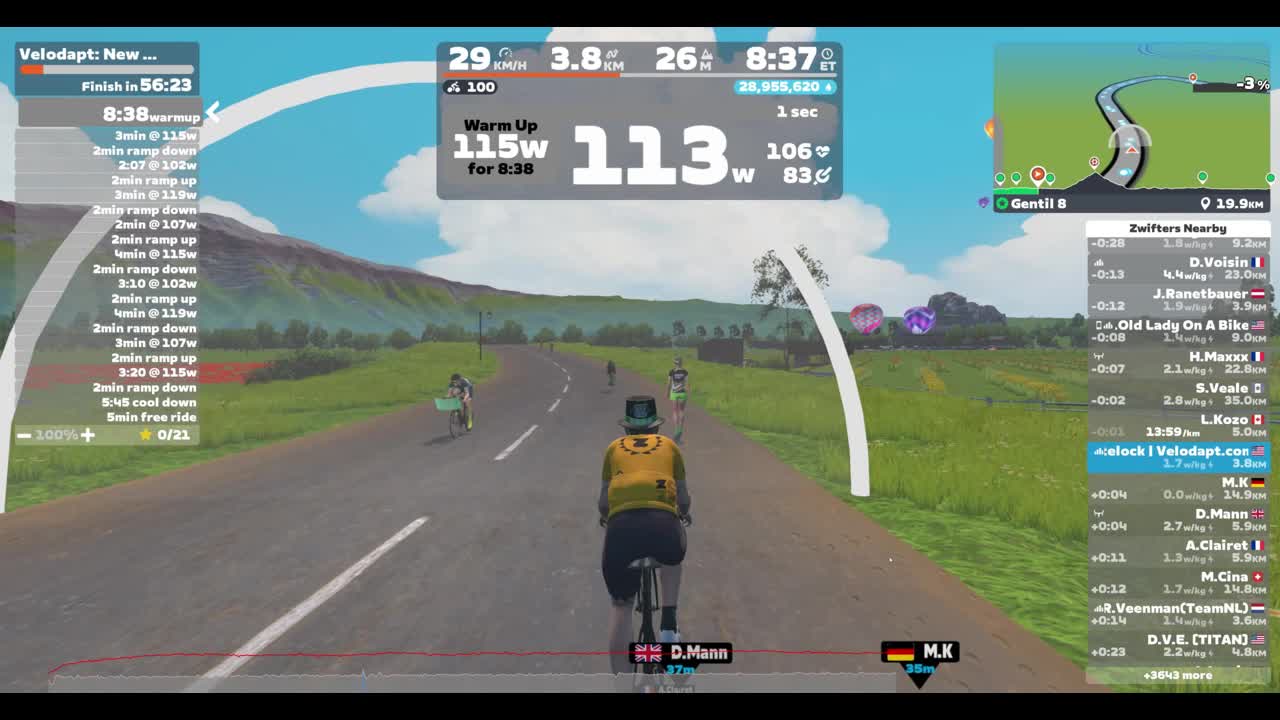Image resolution: width=1280 pixels, height=720 pixels.
Task: Decrease workout intensity with the minus button
Action: (24, 435)
